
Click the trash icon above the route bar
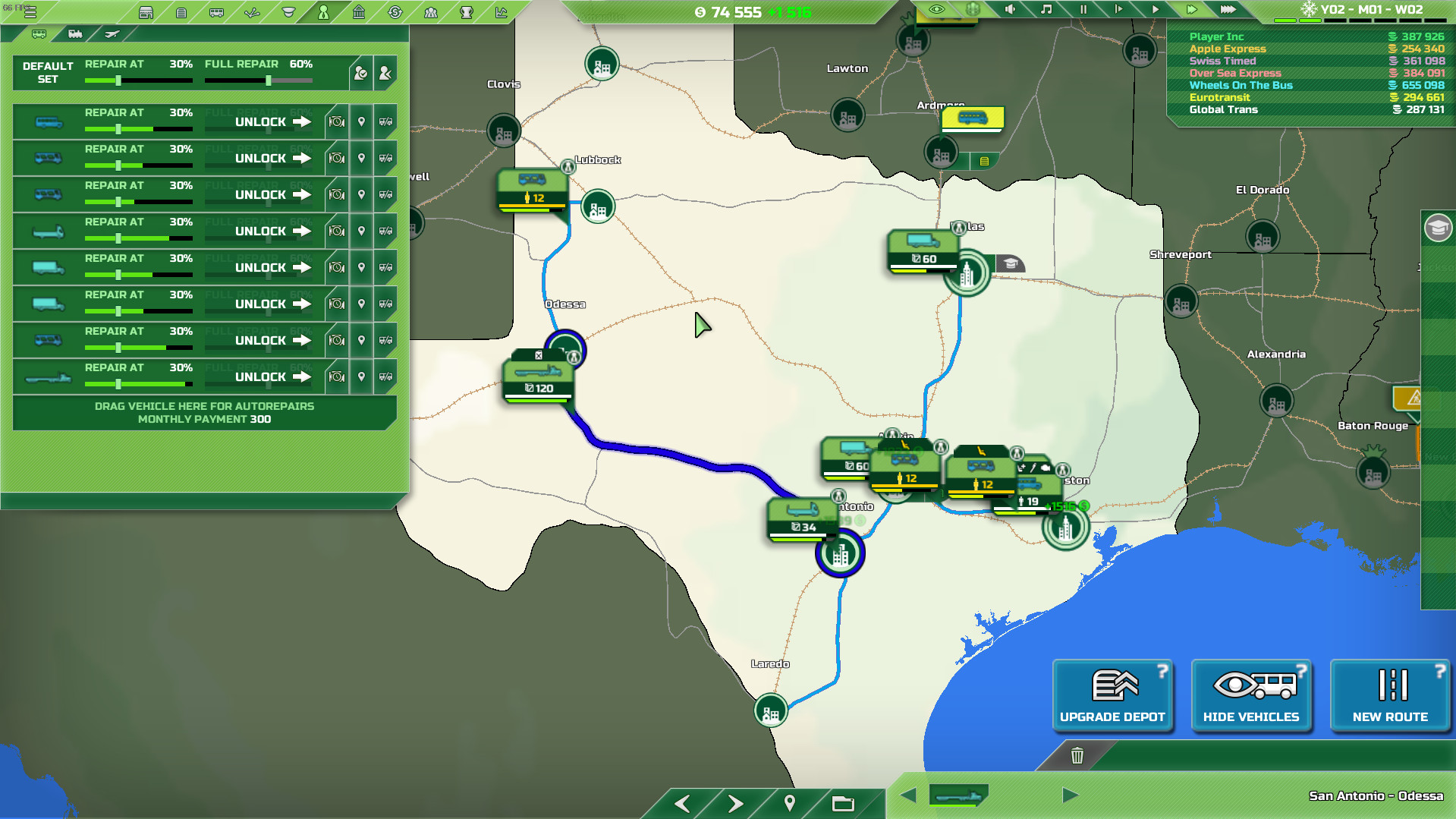[1078, 756]
